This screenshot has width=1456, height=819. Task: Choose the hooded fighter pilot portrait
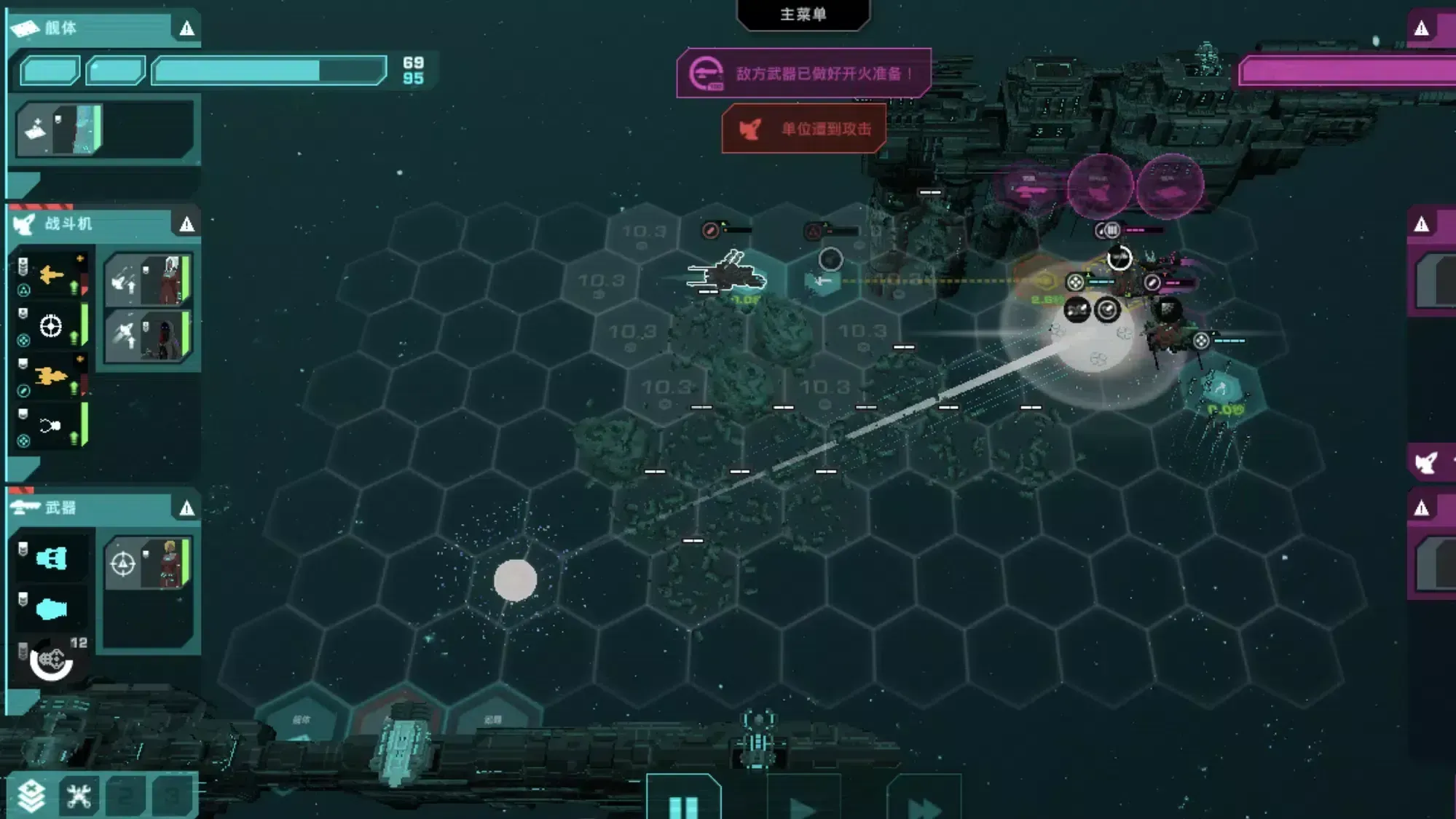(149, 336)
